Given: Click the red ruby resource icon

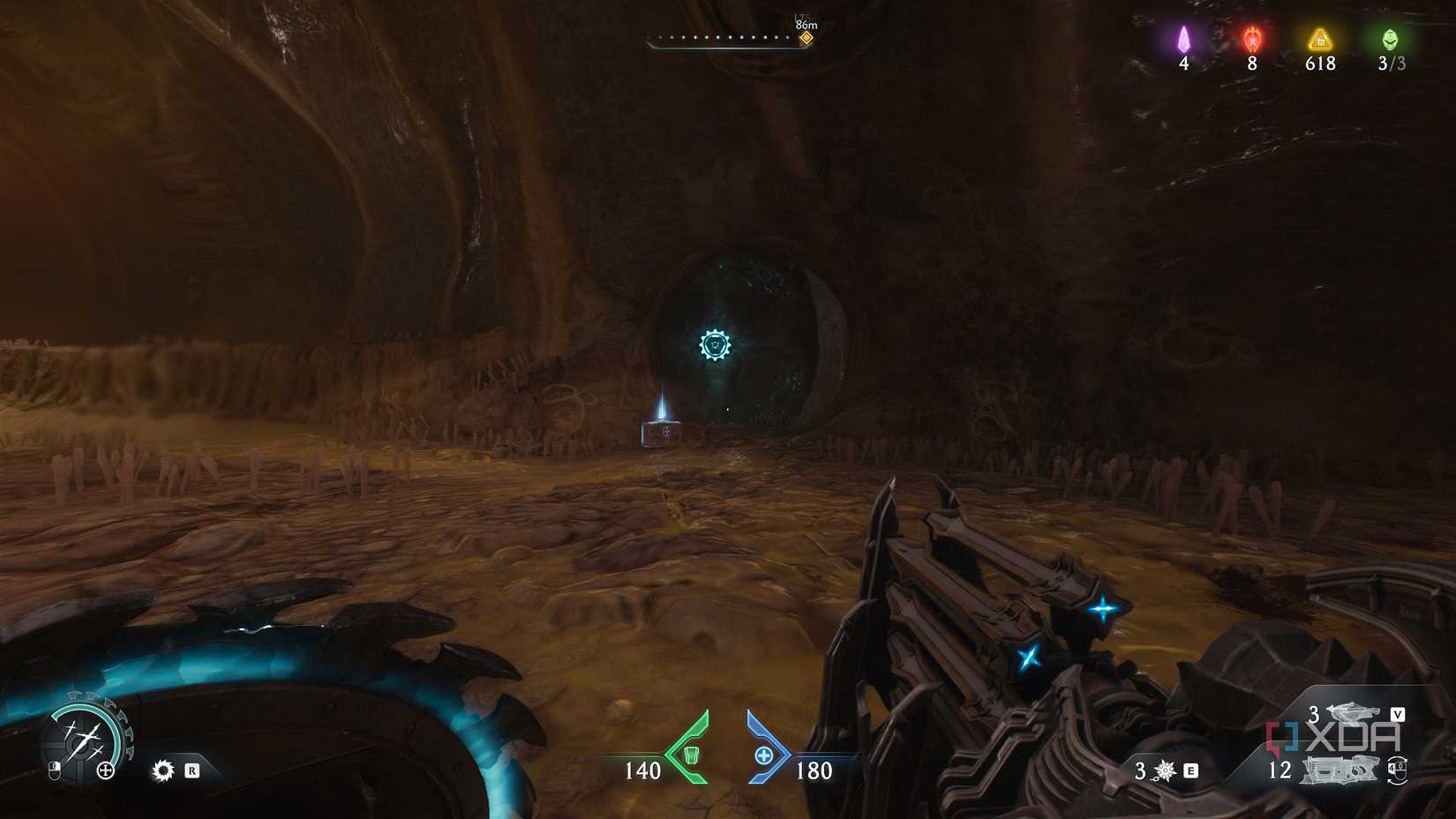Looking at the screenshot, I should (x=1252, y=40).
